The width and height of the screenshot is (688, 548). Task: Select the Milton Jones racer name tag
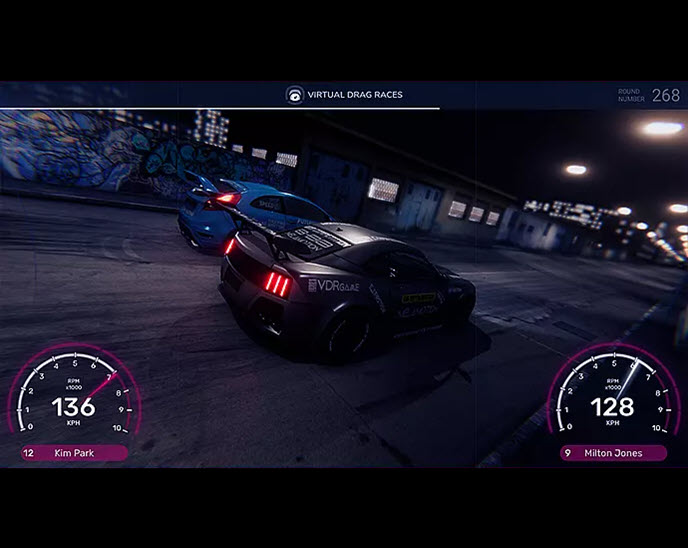613,453
